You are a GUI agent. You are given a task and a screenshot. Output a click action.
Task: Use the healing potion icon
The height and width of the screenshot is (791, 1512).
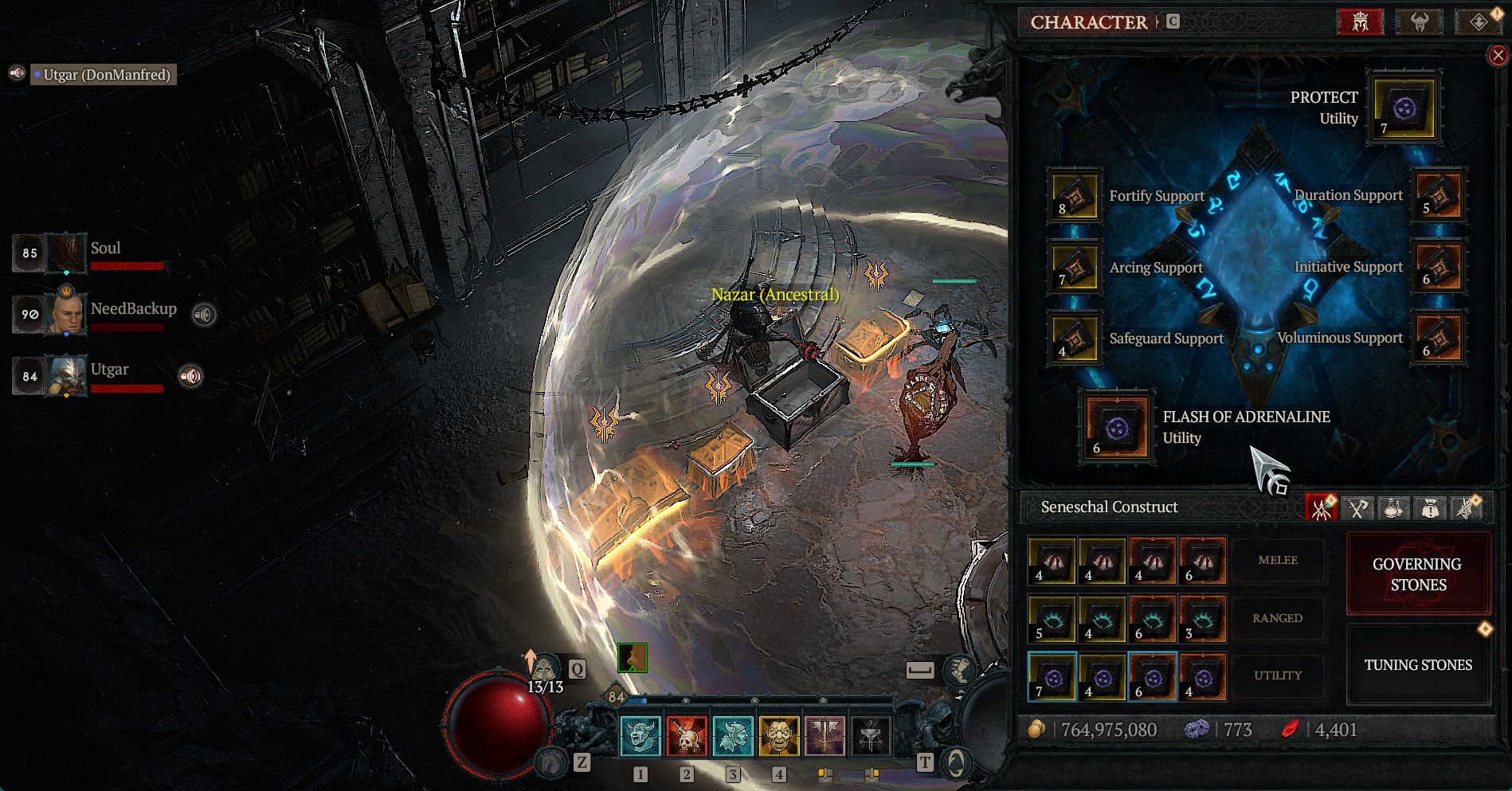tap(545, 668)
